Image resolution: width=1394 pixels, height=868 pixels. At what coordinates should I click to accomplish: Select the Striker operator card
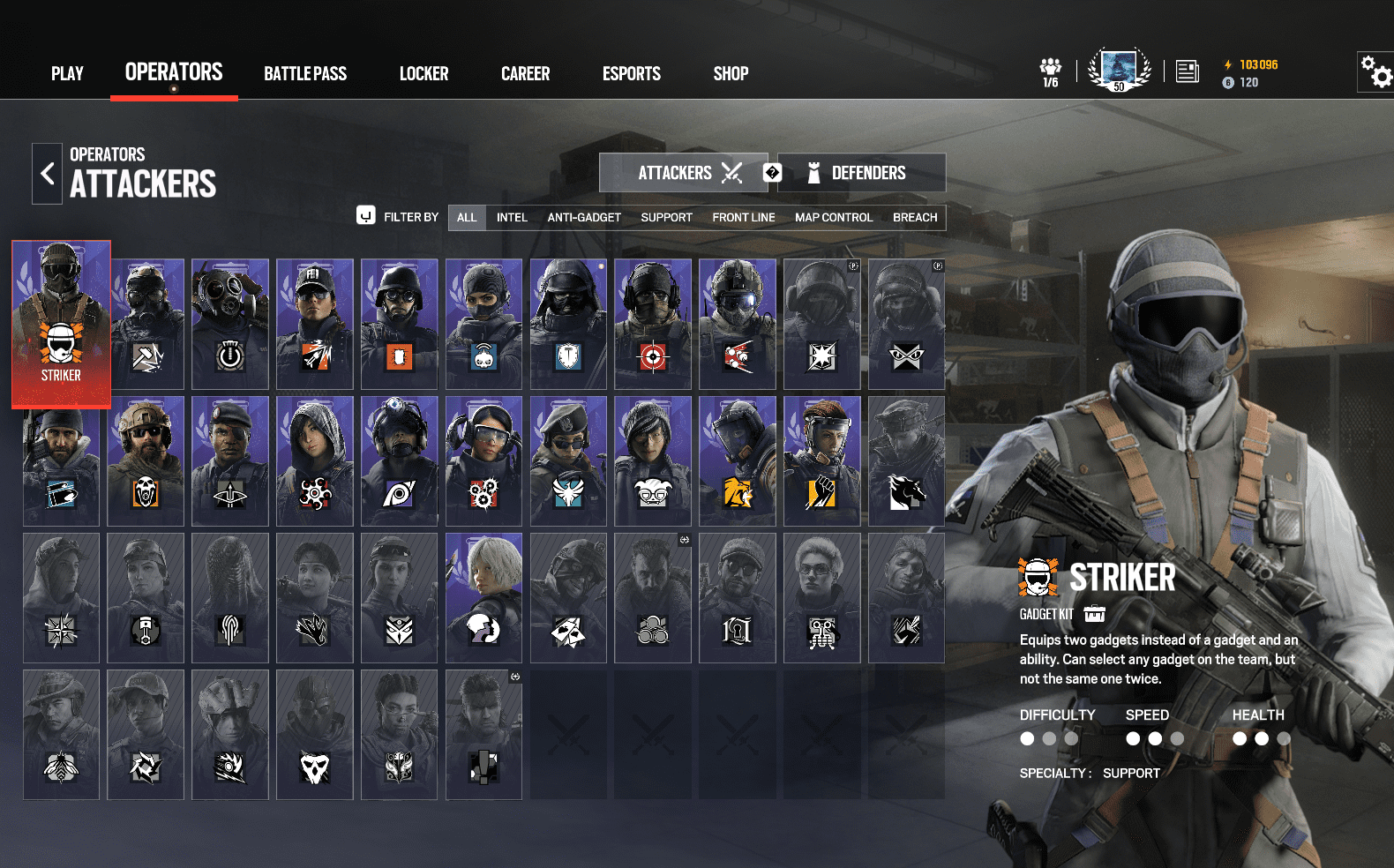point(61,324)
